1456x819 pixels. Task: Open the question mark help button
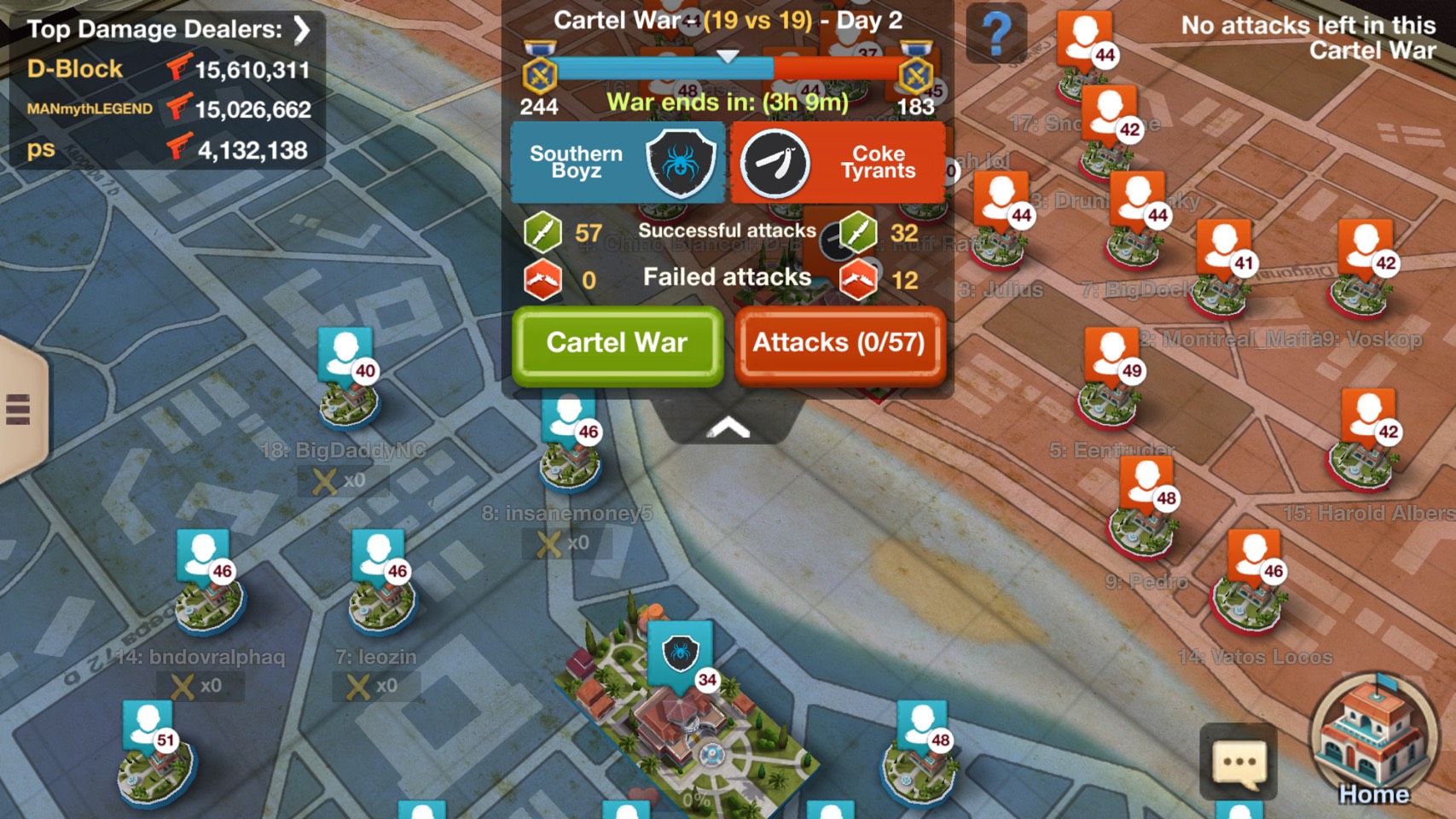pyautogui.click(x=995, y=34)
